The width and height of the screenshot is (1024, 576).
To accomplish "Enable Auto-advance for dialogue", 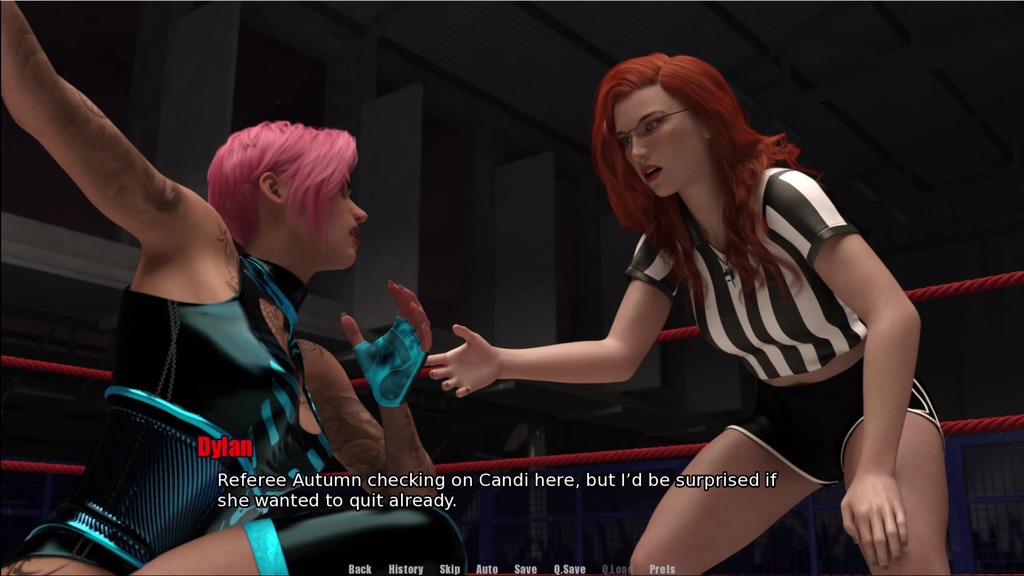I will [x=487, y=569].
